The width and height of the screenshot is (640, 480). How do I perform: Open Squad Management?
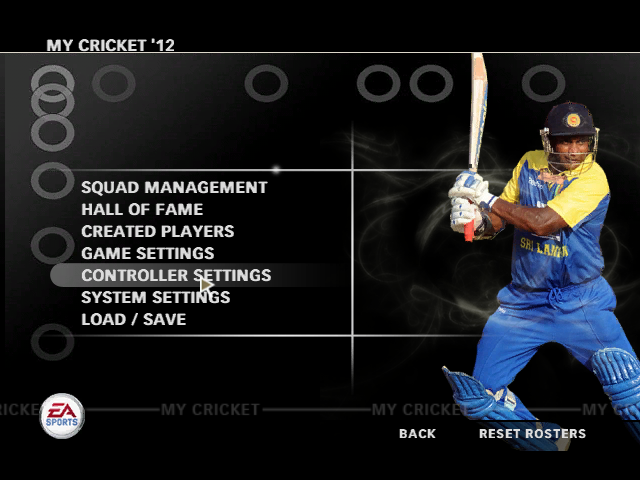pyautogui.click(x=174, y=187)
